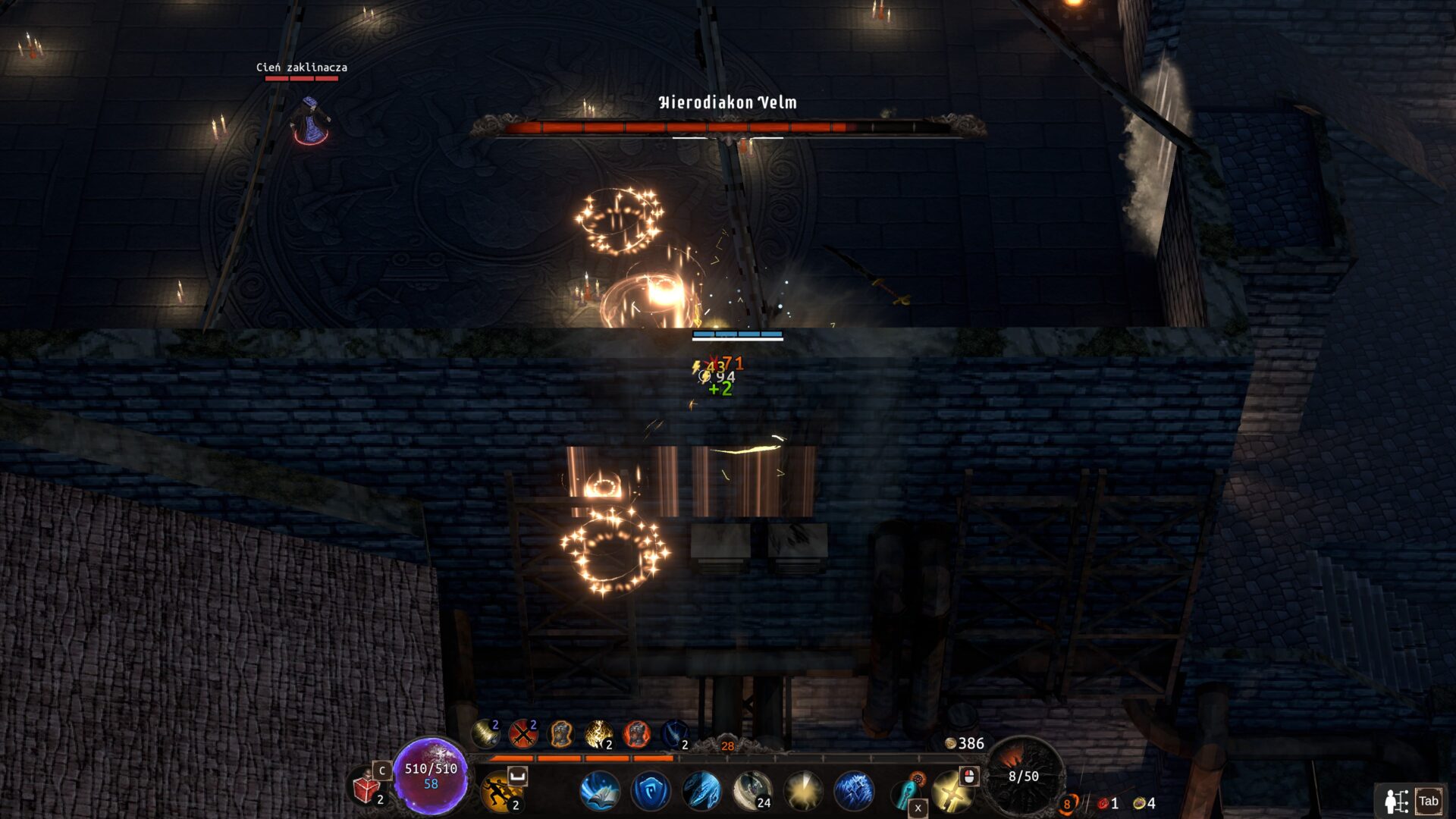Select the pale swirl skill with 24 charges
Screen dimensions: 1456x819
click(752, 791)
